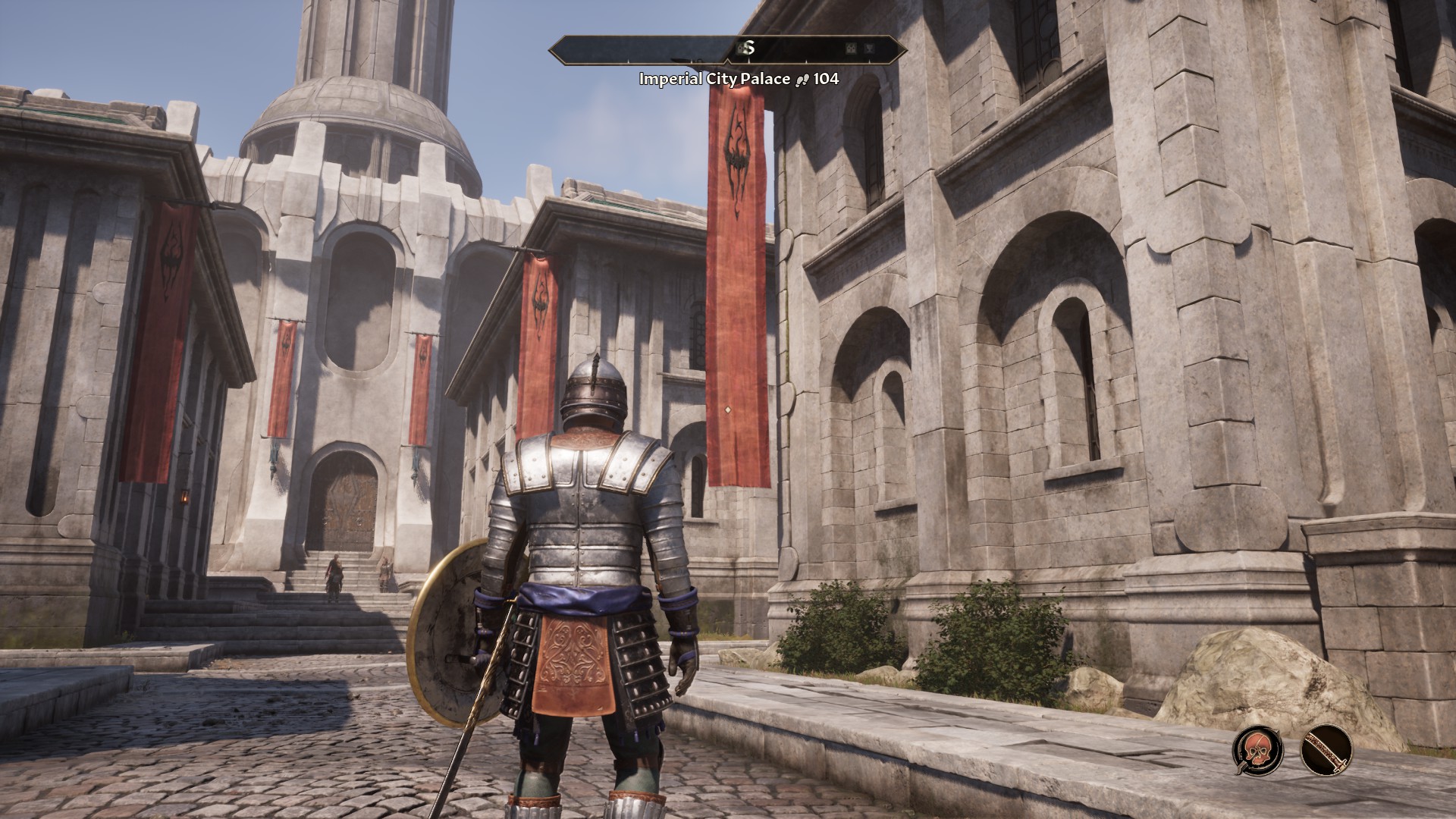1456x819 pixels.
Task: Click the equipped sword weapon icon
Action: coord(1326,750)
